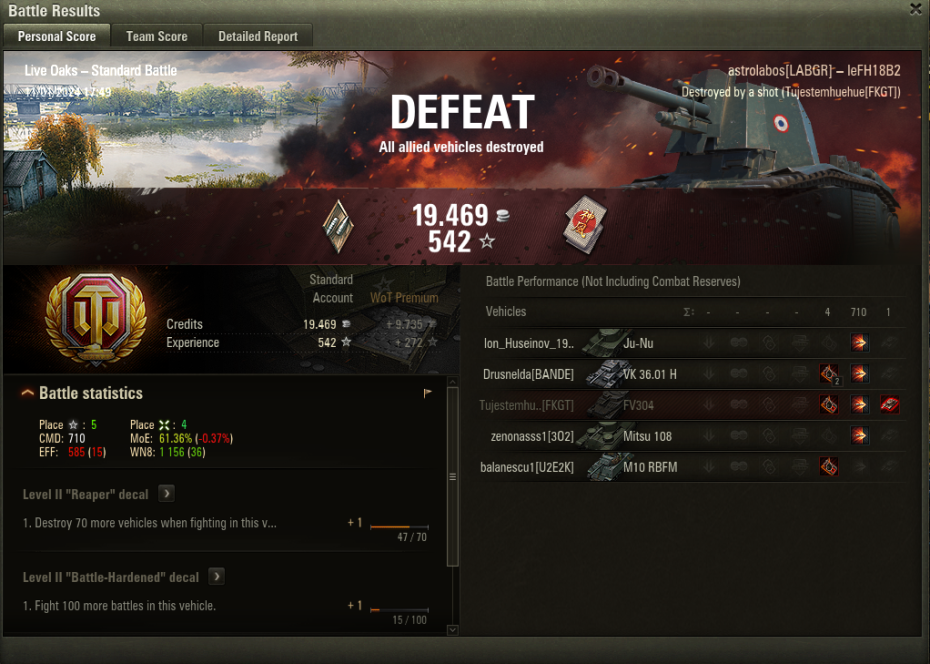This screenshot has height=664, width=930.
Task: Click the kill icon in the FV304 row
Action: tap(889, 405)
